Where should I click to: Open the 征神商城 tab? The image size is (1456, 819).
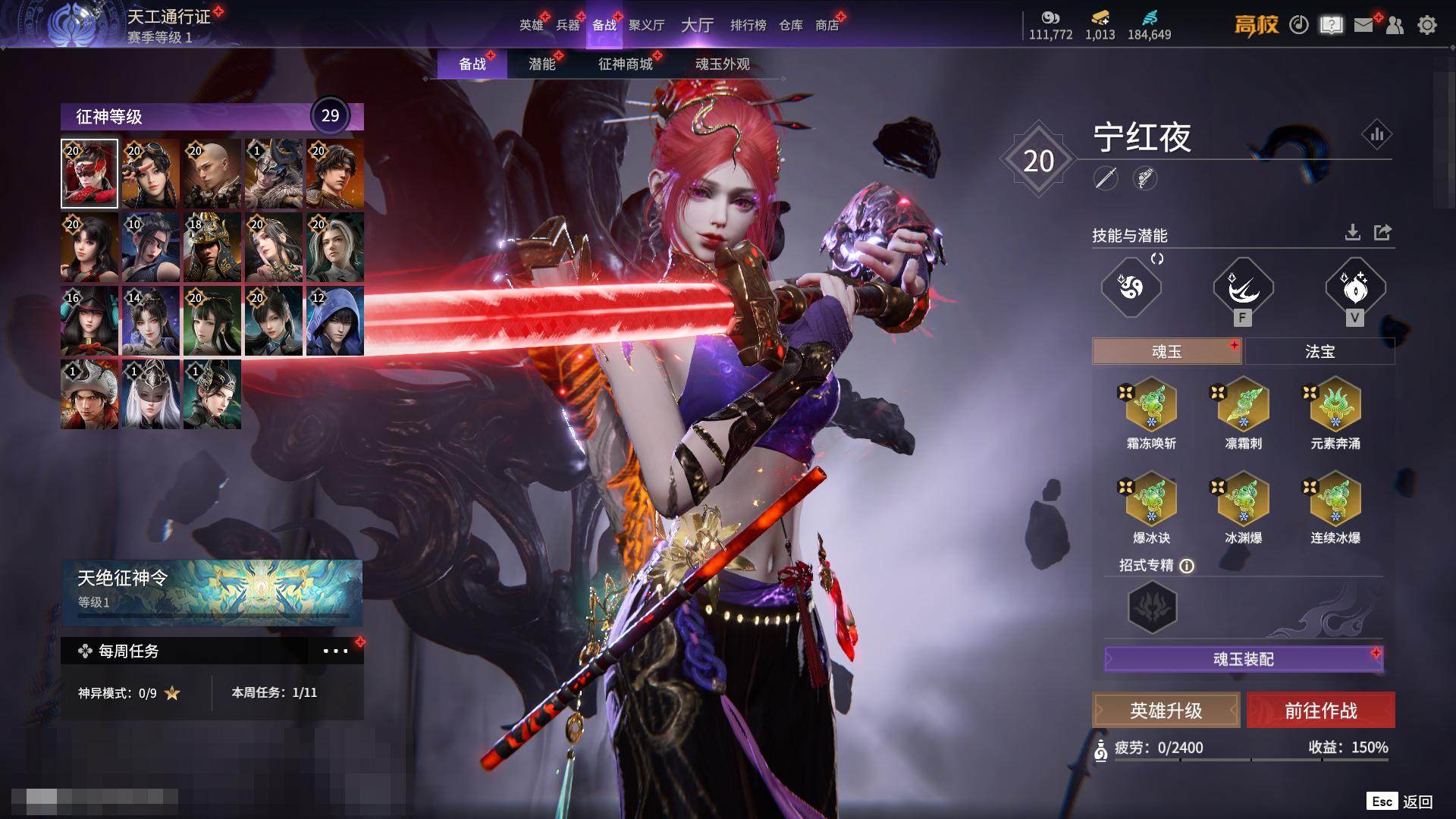tap(625, 64)
